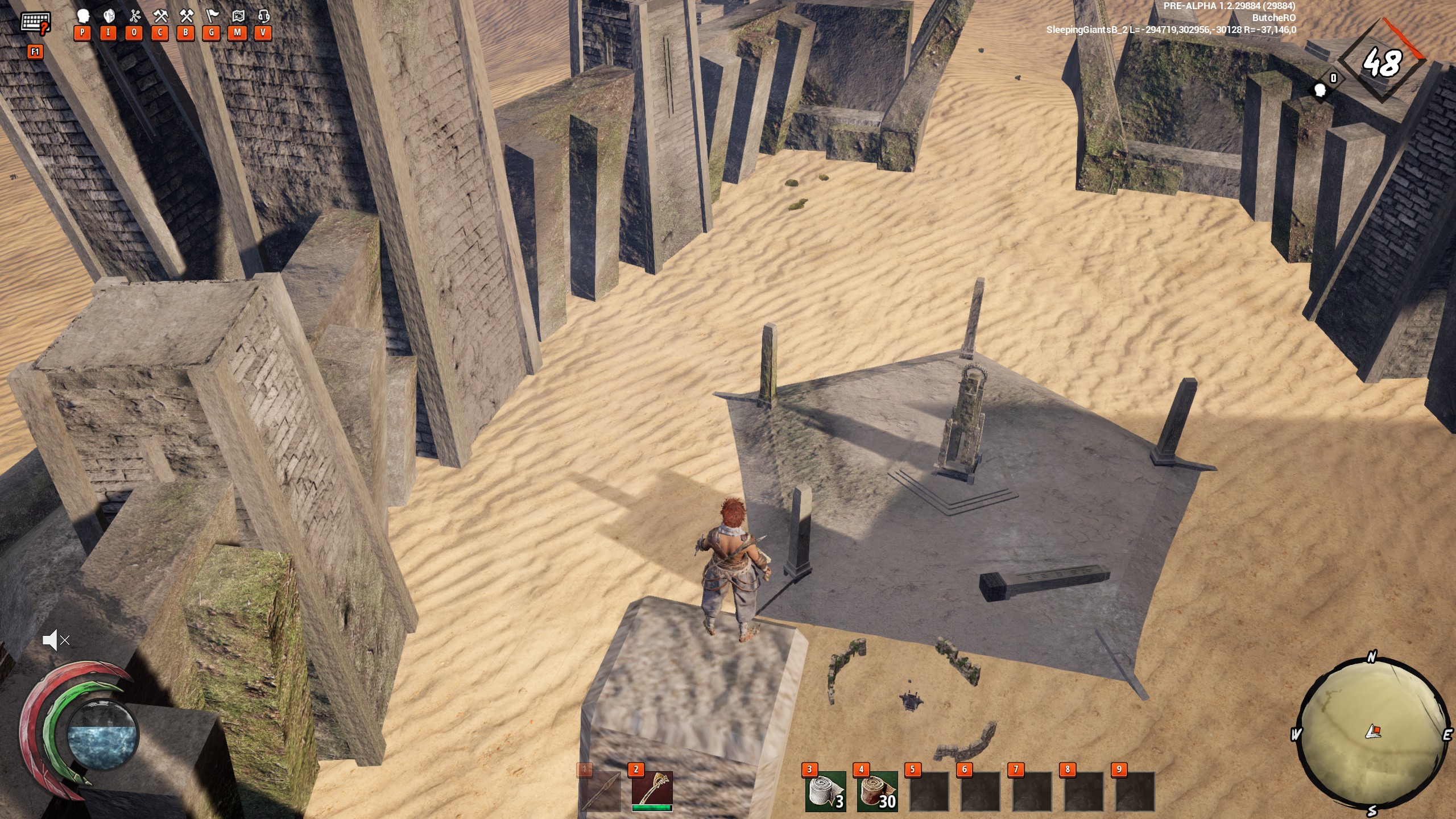Open the guild flag icon

click(212, 16)
